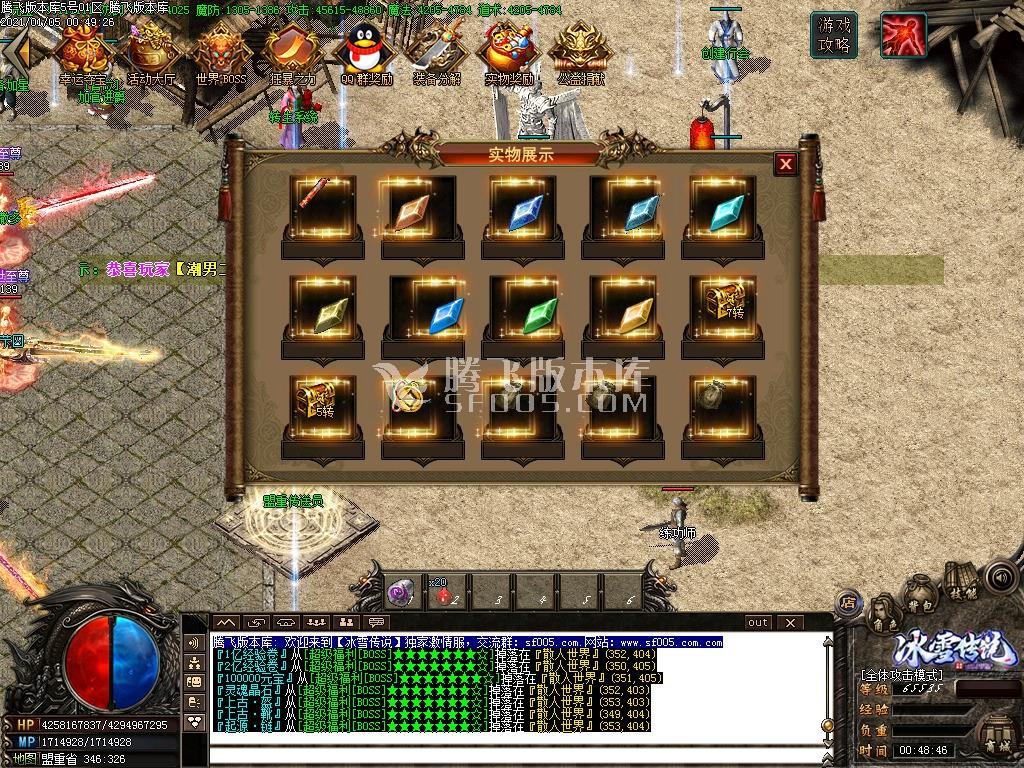Close the 实物展示 reward window

point(786,164)
